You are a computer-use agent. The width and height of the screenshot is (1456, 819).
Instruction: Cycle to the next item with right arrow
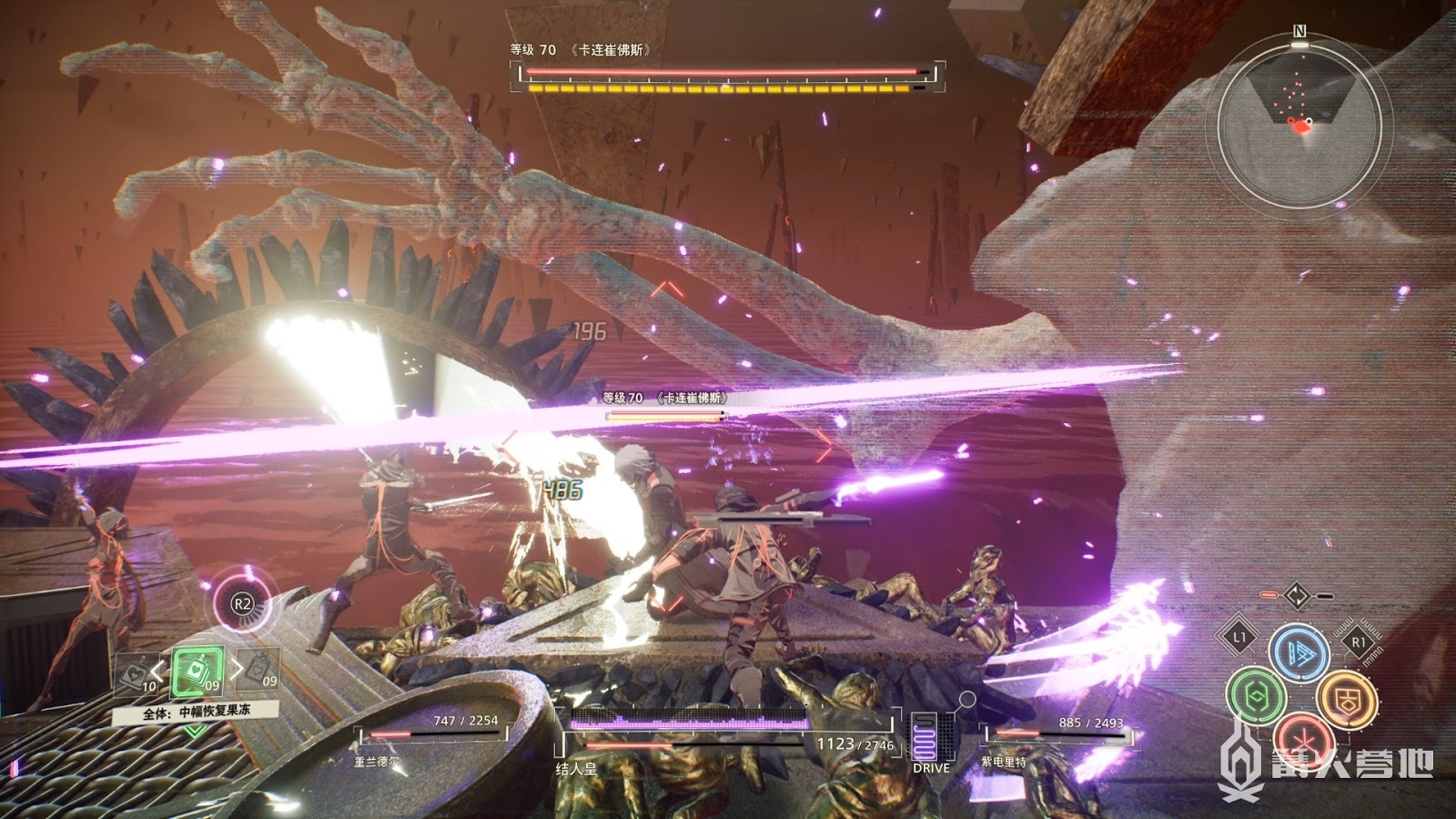point(238,671)
